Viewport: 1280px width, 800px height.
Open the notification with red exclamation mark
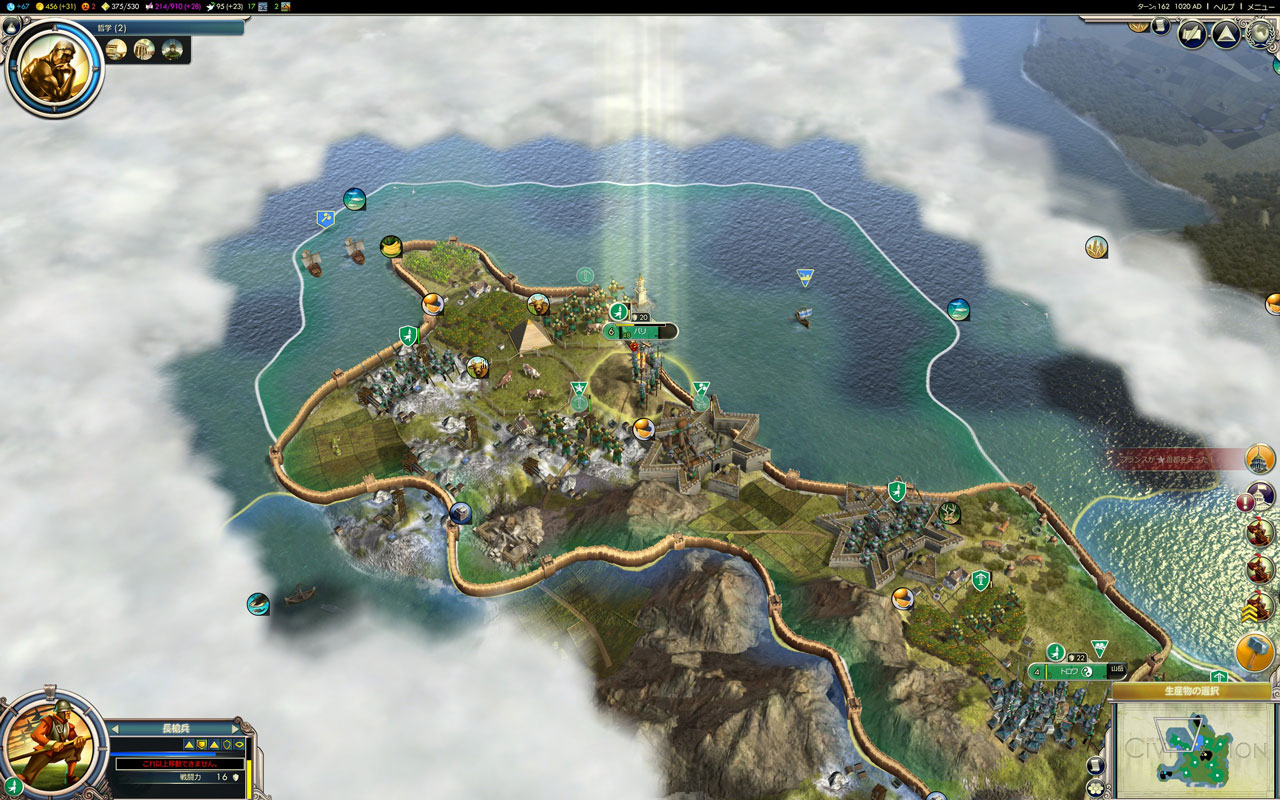1247,502
